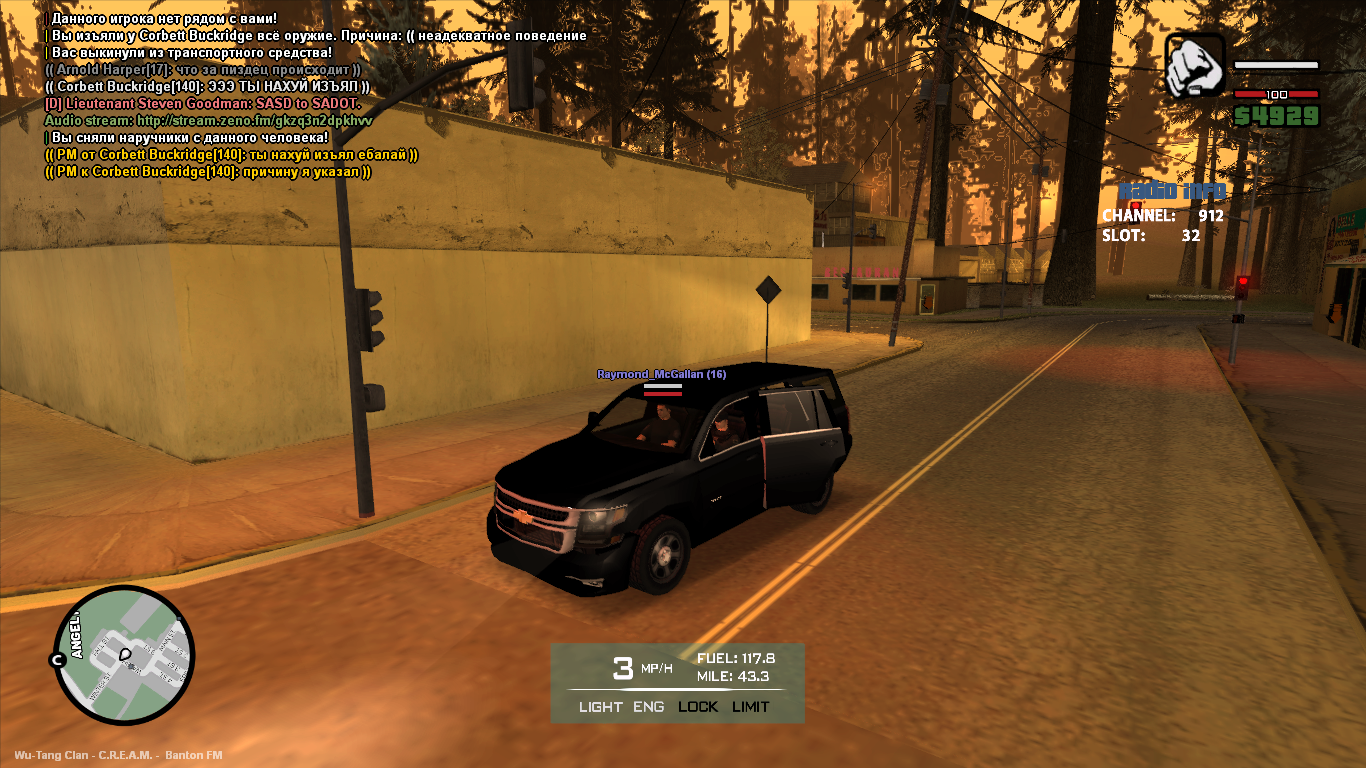Image resolution: width=1366 pixels, height=768 pixels.
Task: Toggle the LOCK indicator on speedometer
Action: pyautogui.click(x=698, y=707)
